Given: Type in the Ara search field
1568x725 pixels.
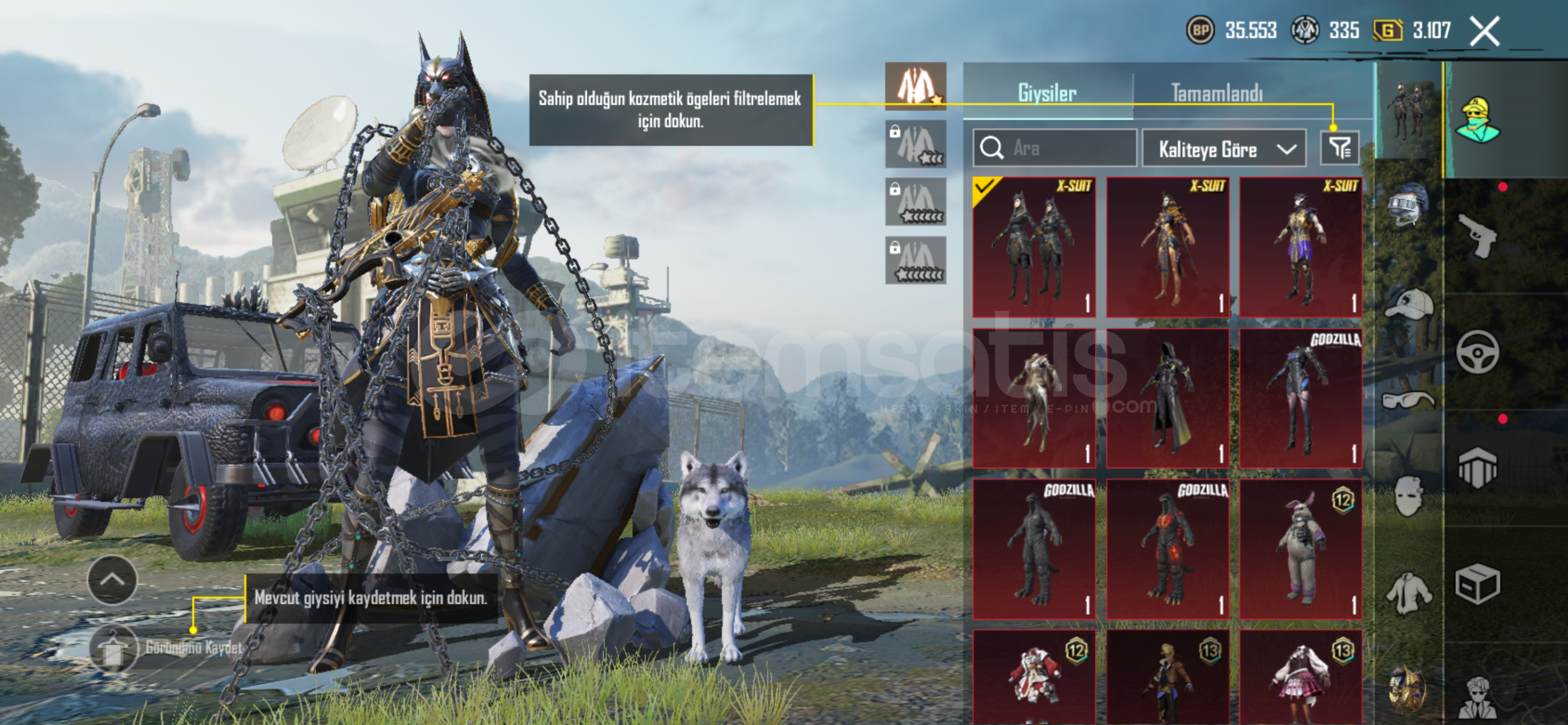Looking at the screenshot, I should coord(1067,148).
